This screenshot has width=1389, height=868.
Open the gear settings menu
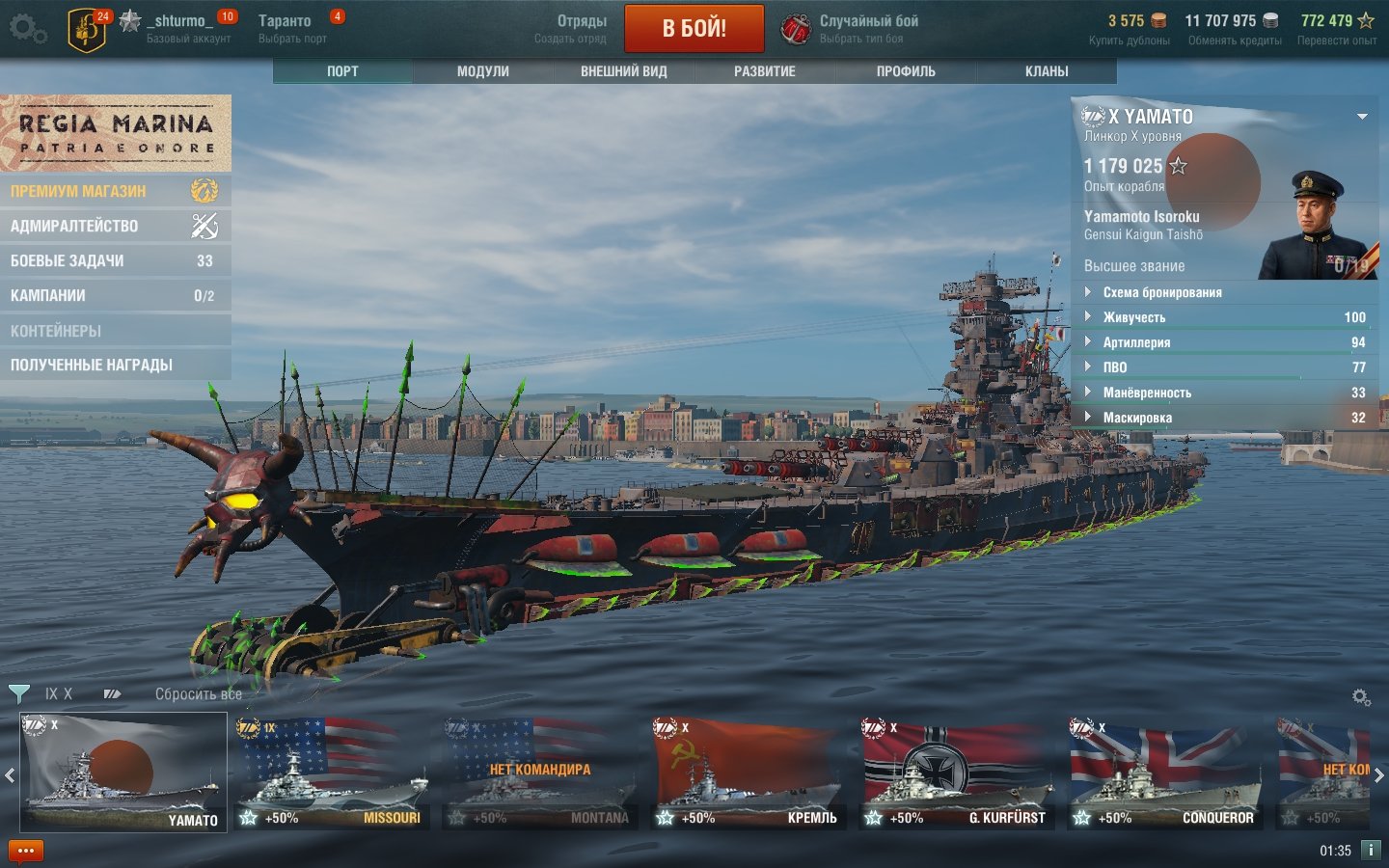[x=27, y=29]
